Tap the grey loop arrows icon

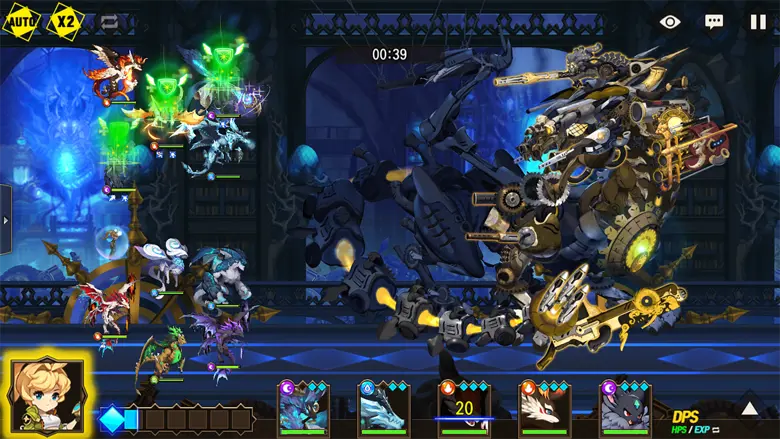click(109, 21)
